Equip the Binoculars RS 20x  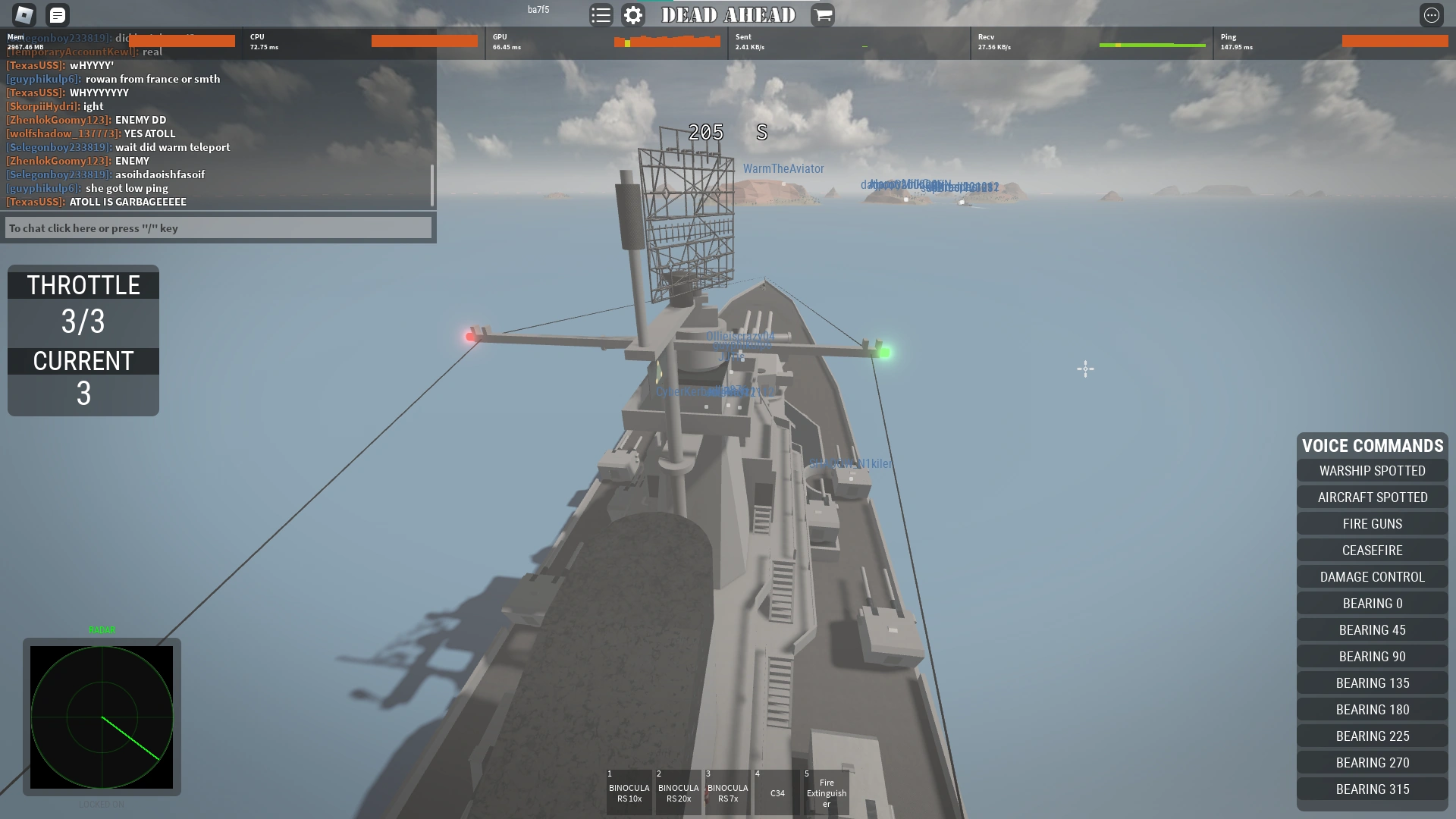678,792
